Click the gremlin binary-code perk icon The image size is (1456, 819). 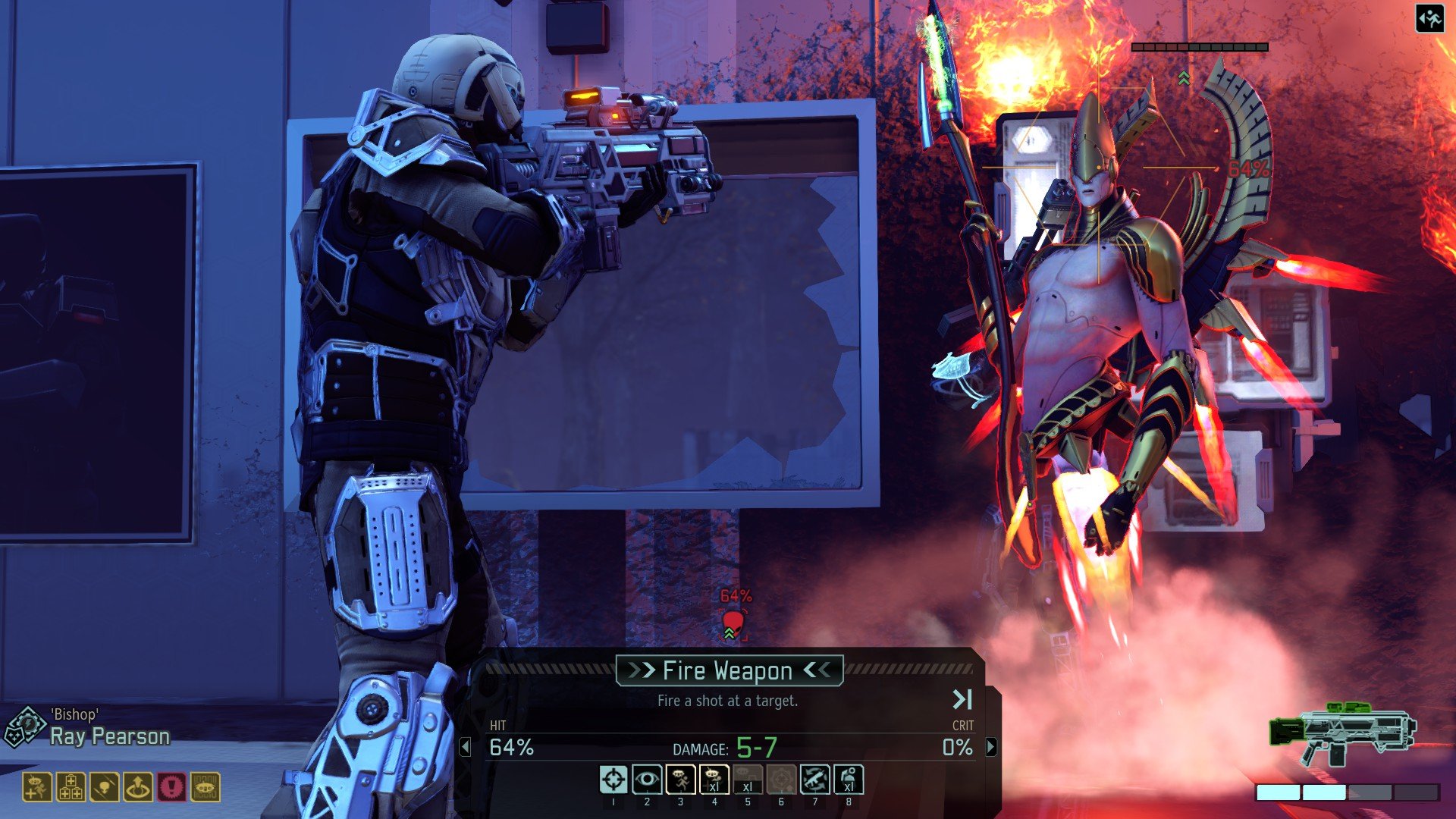pos(205,787)
